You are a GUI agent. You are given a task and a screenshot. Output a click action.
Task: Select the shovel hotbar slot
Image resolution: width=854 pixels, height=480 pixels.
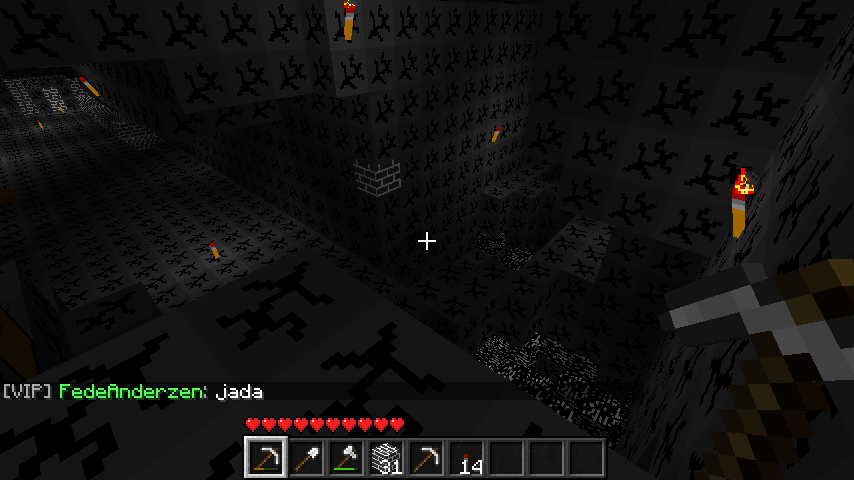click(x=305, y=458)
